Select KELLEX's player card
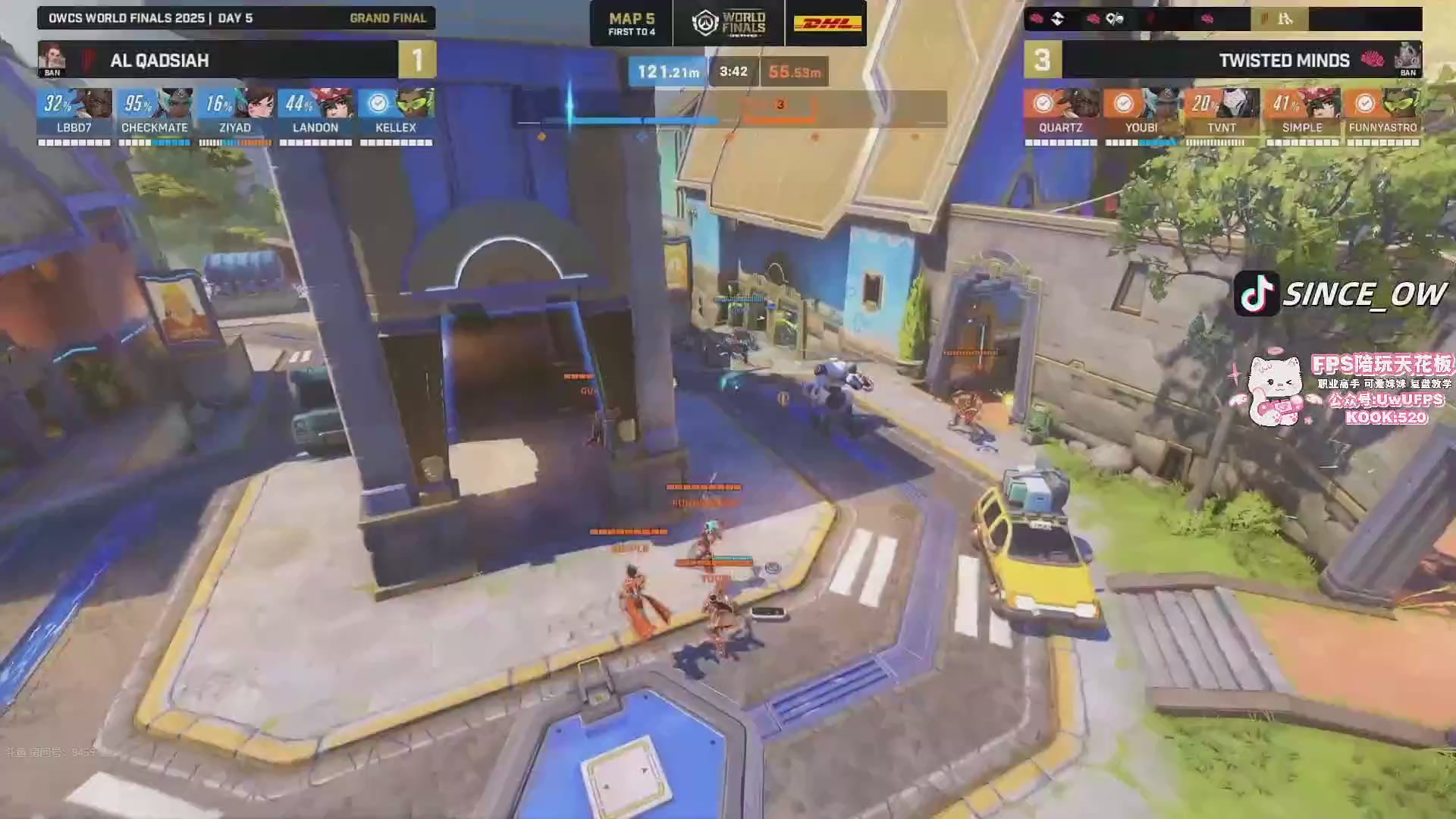 point(396,113)
